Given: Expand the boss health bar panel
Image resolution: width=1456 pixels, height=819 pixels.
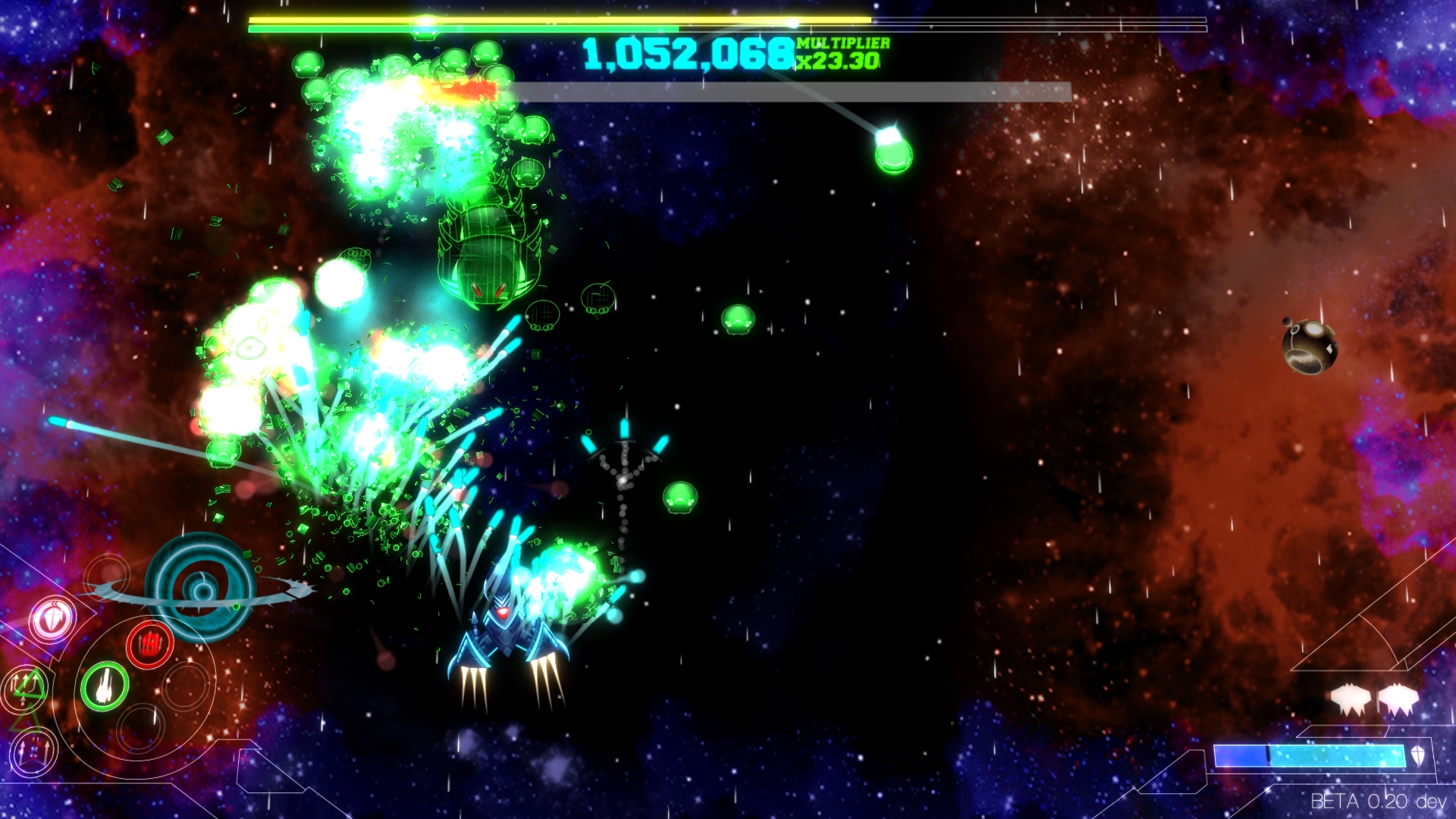Looking at the screenshot, I should point(796,93).
